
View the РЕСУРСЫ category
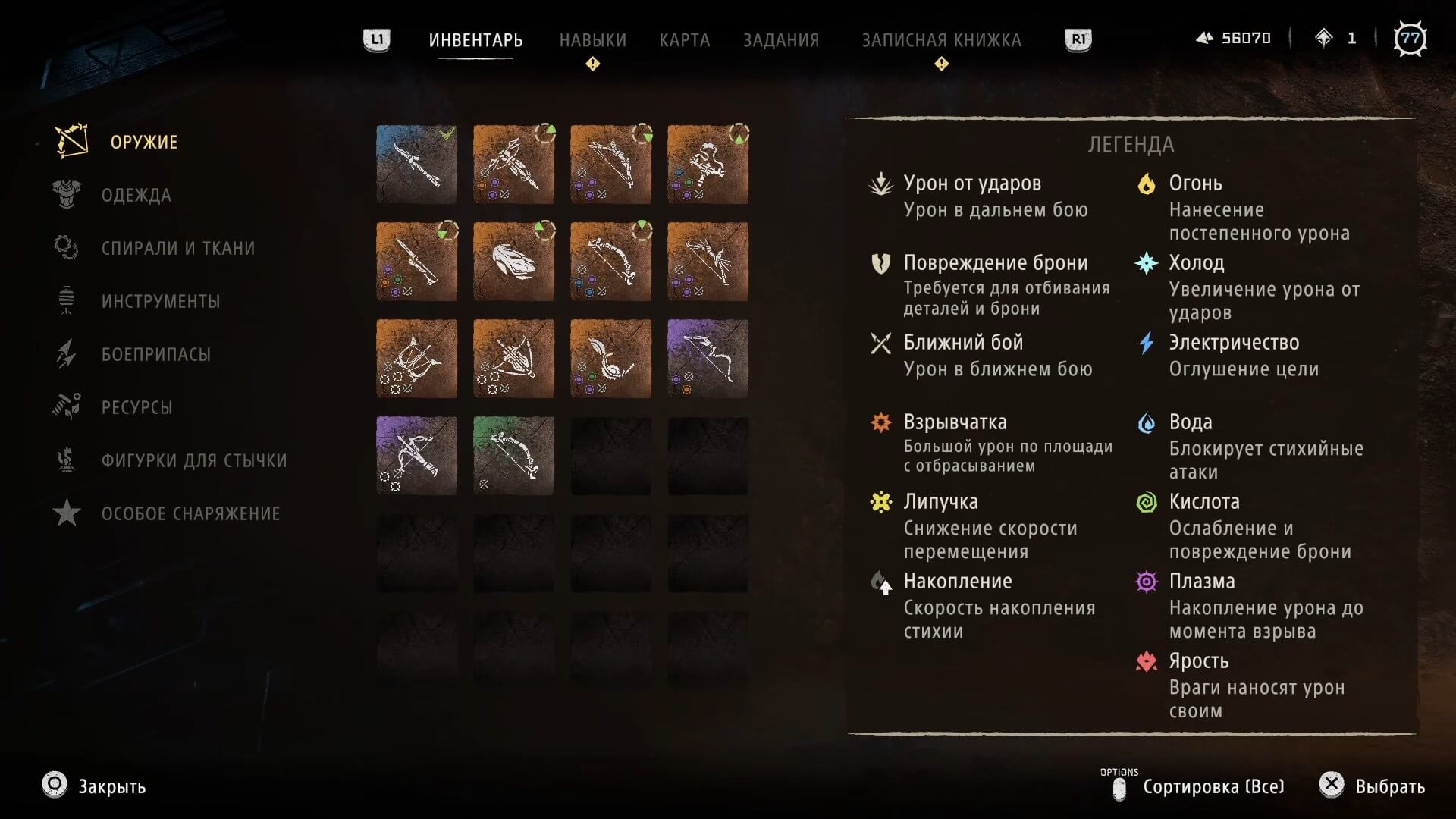136,408
